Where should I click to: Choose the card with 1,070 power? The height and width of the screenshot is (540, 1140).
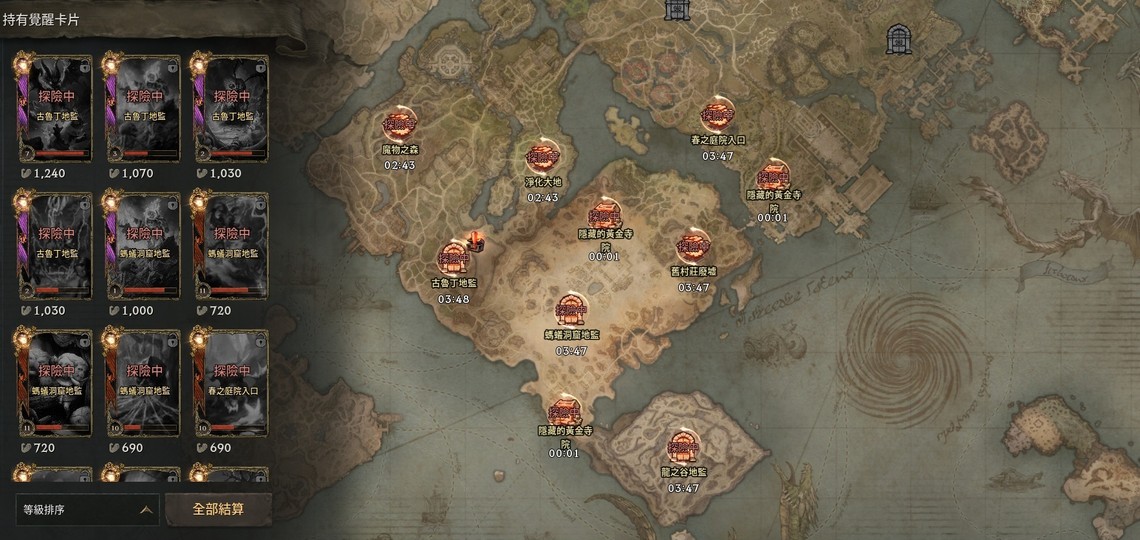143,108
